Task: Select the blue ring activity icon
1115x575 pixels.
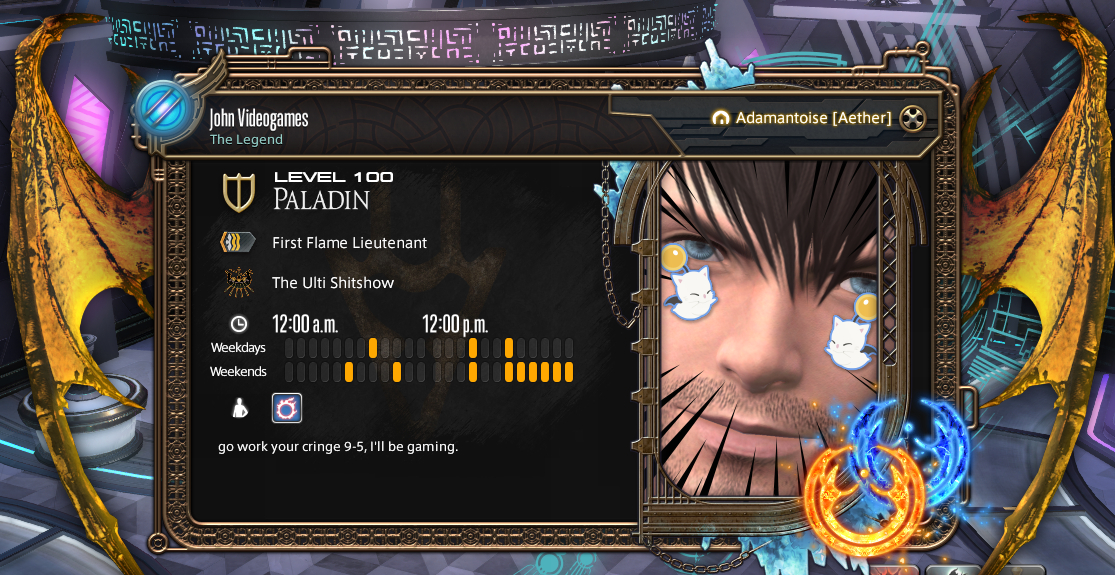Action: [x=287, y=407]
